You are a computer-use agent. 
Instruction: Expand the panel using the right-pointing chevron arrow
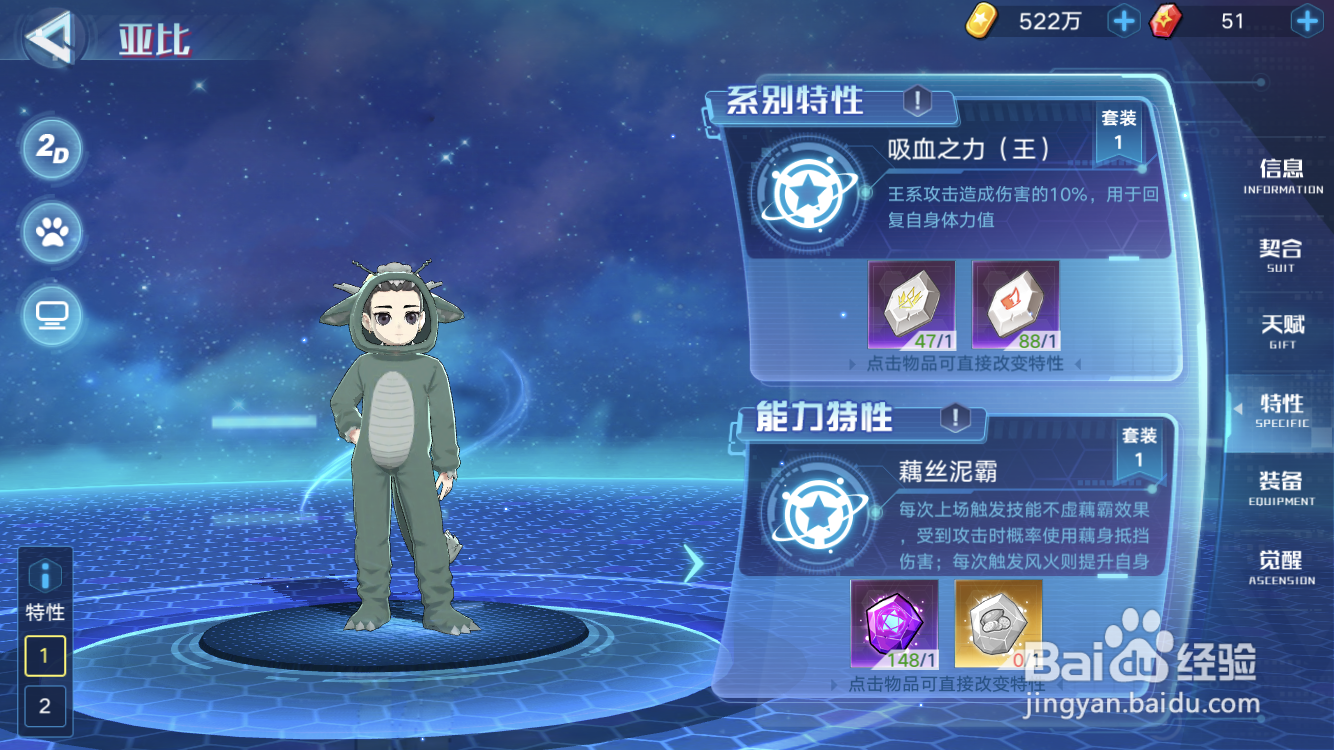(x=694, y=563)
